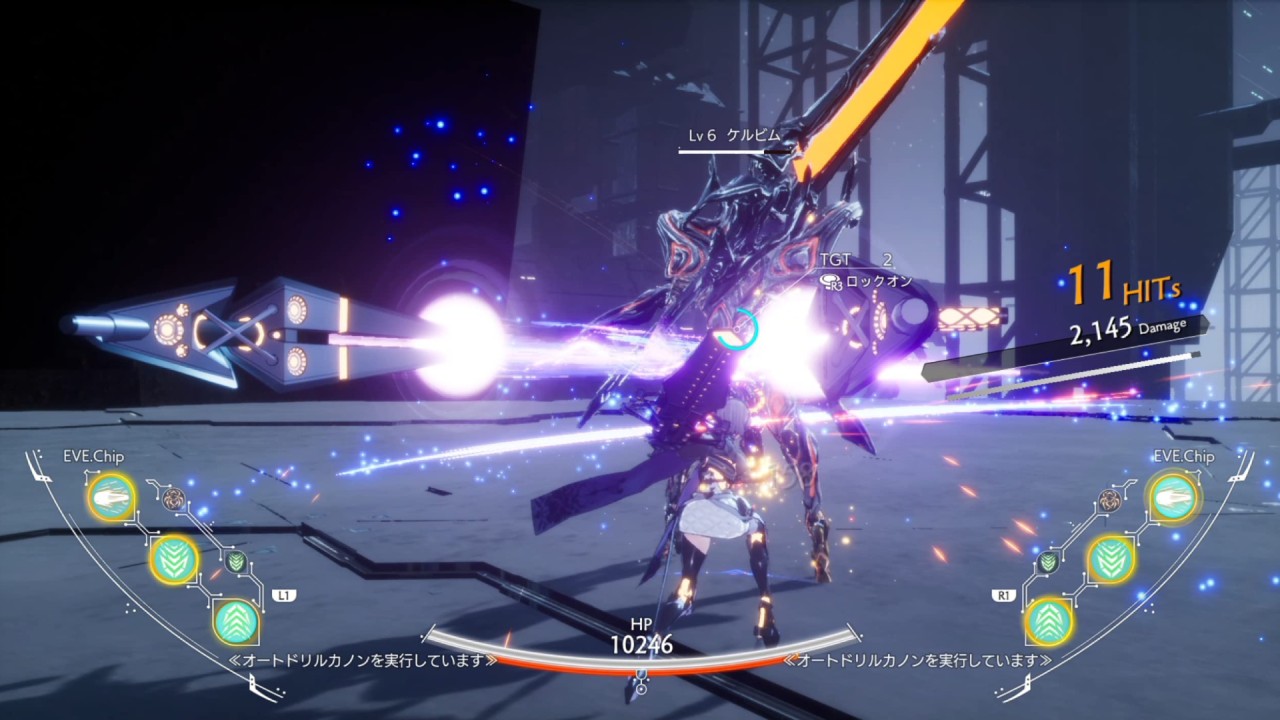
Task: Select the R1 set's large downward-chevron chip
Action: 1109,559
